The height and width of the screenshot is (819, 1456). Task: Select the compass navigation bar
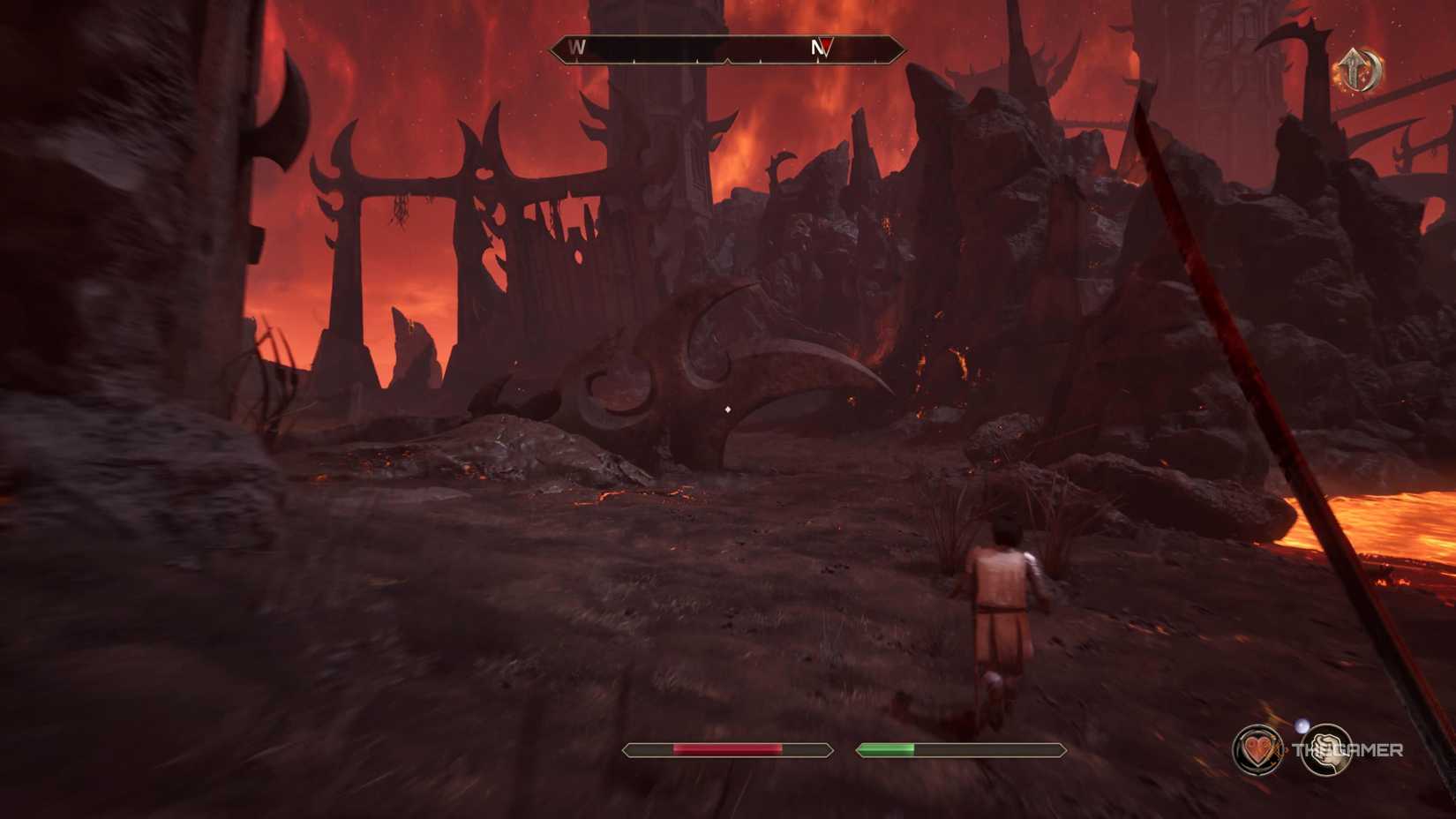pos(728,49)
